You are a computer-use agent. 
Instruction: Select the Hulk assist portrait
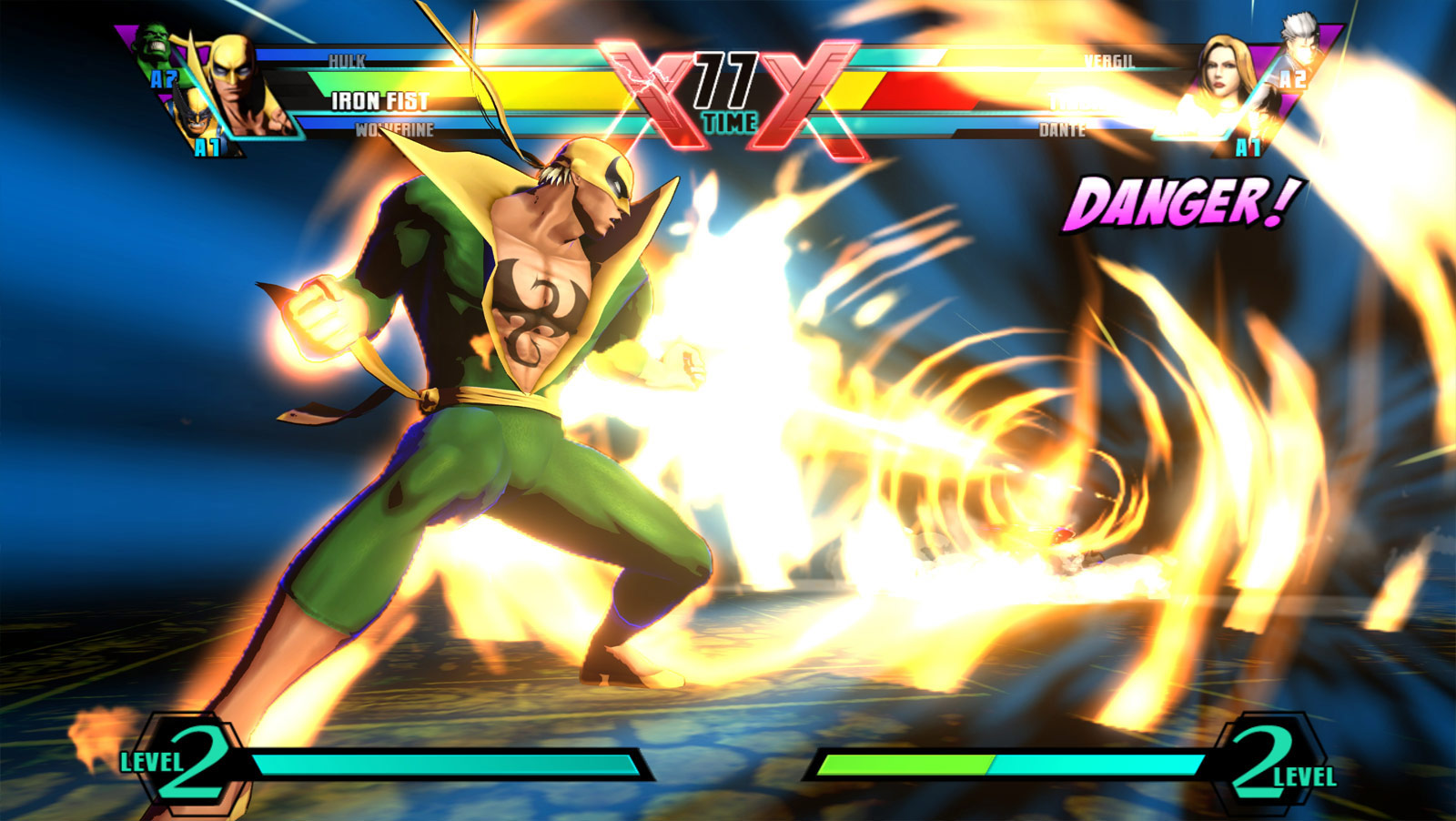[154, 48]
